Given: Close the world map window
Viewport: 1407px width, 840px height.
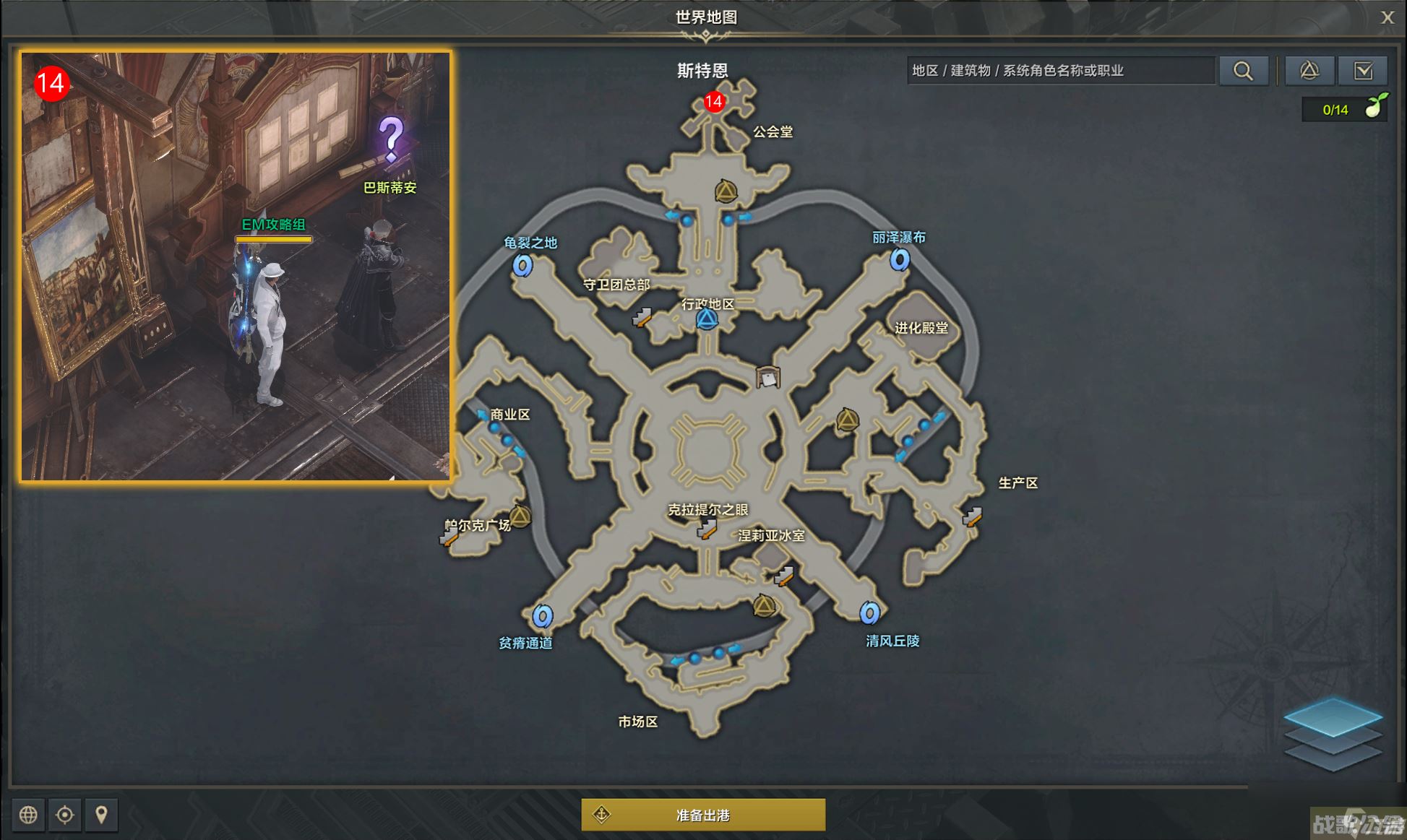Looking at the screenshot, I should [x=1387, y=18].
